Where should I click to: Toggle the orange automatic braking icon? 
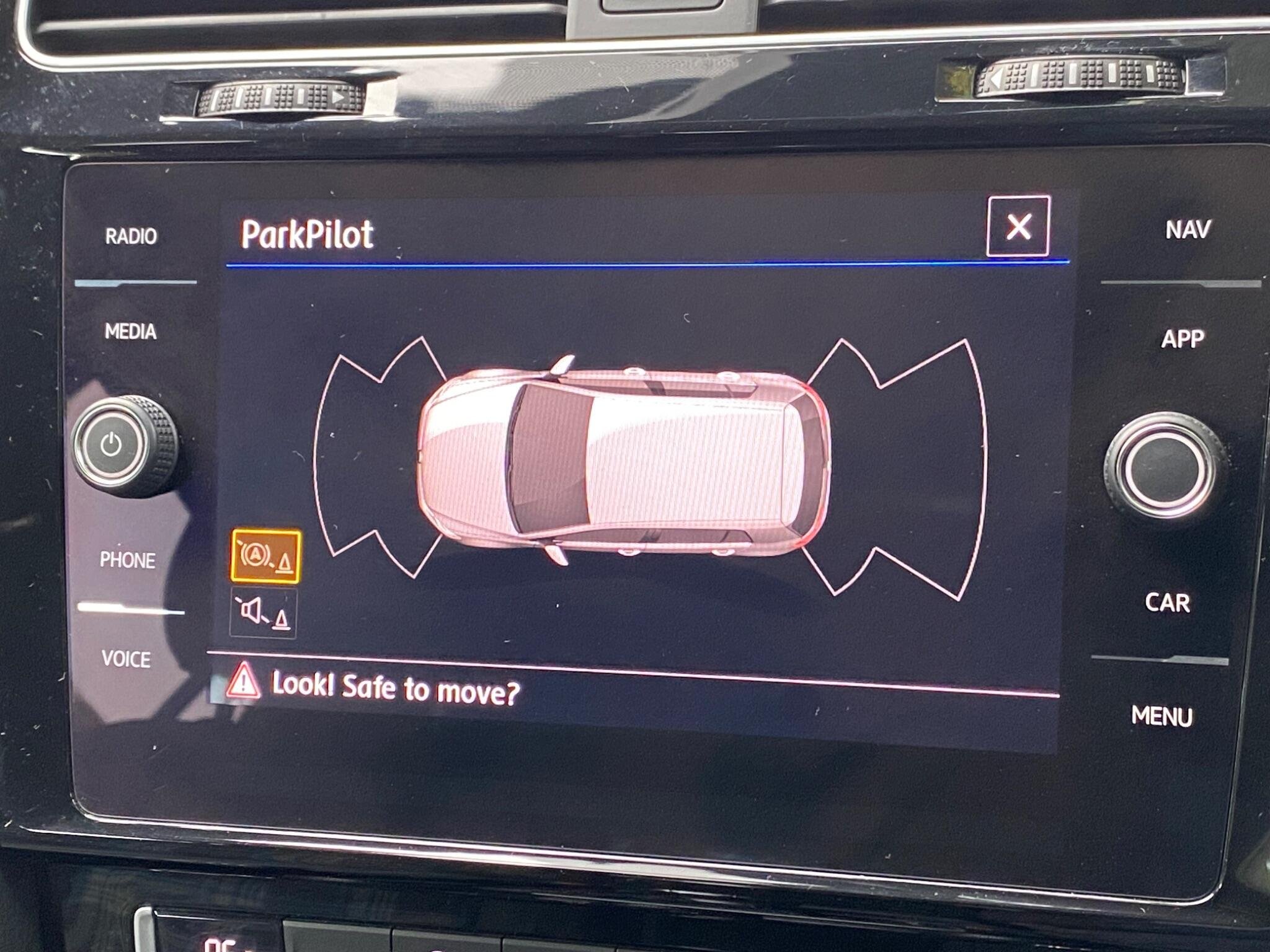pyautogui.click(x=266, y=556)
